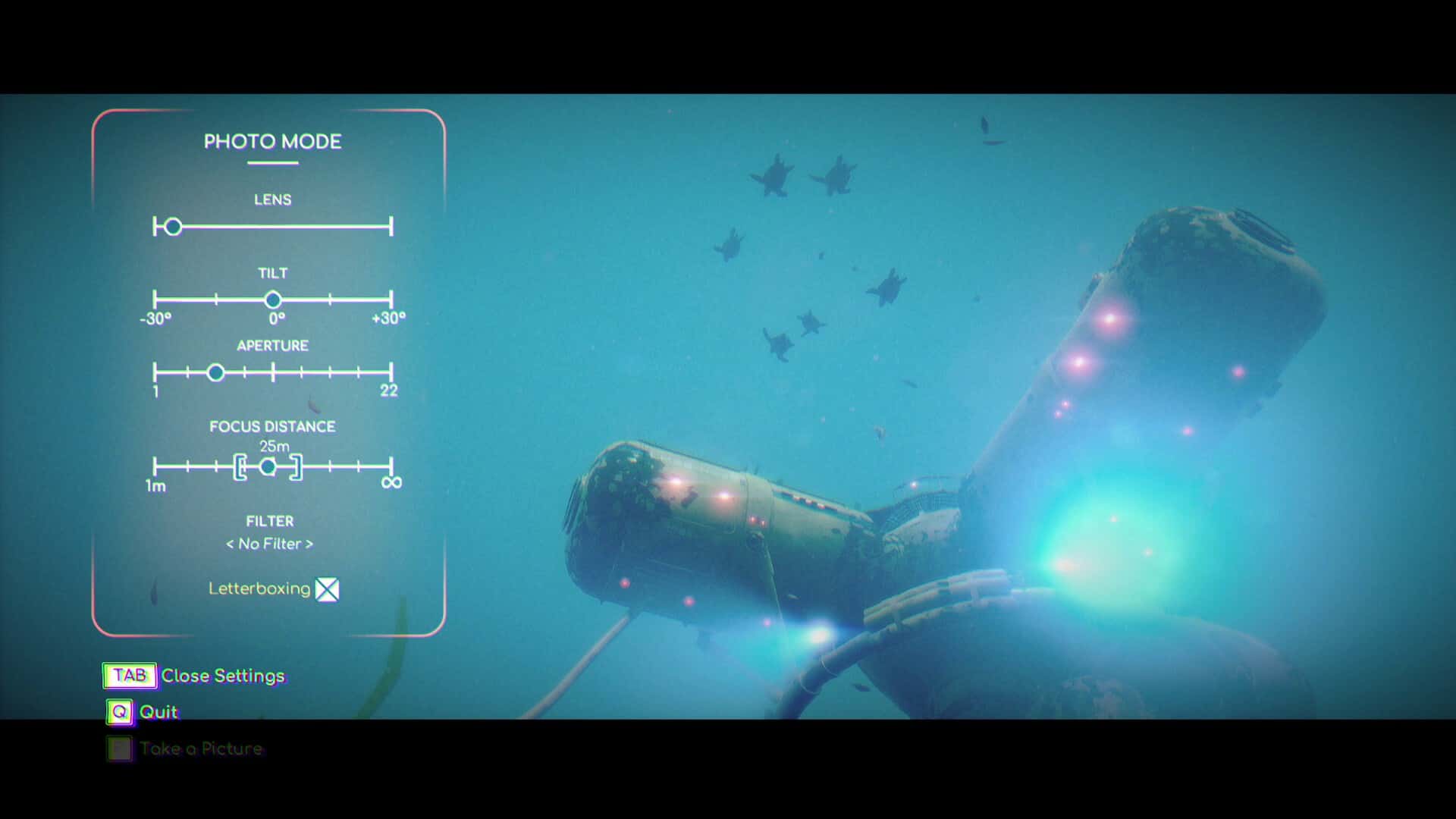Click the right arrow of the Filter selector

[311, 544]
